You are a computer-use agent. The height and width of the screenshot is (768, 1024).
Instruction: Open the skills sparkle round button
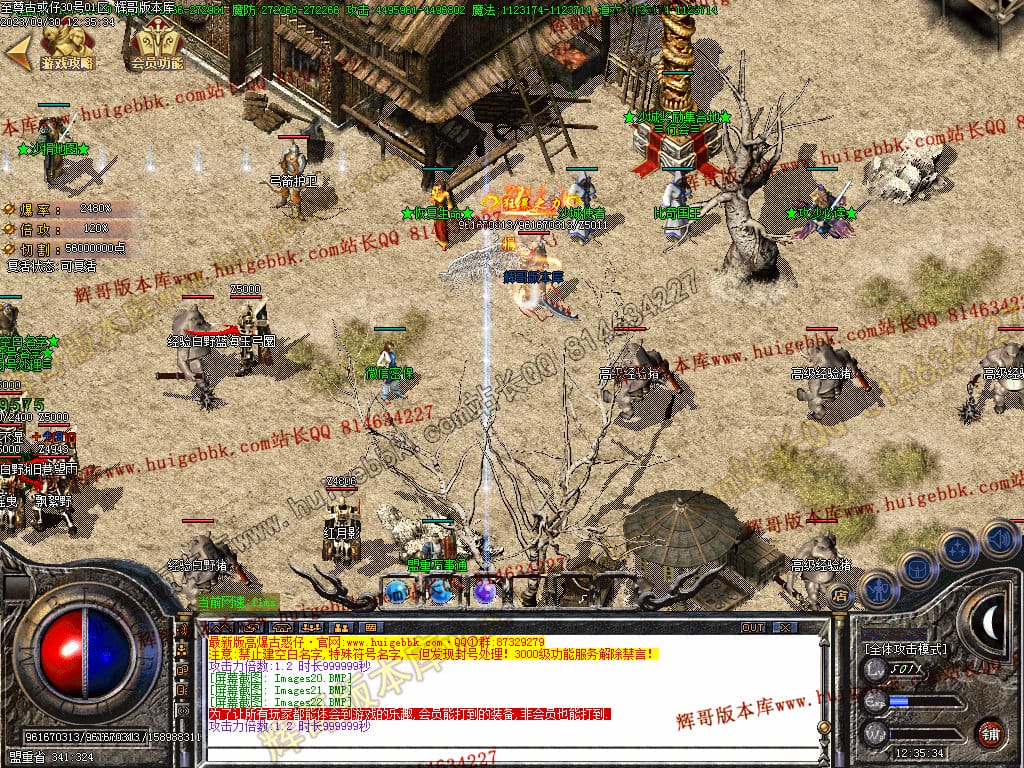tap(958, 548)
